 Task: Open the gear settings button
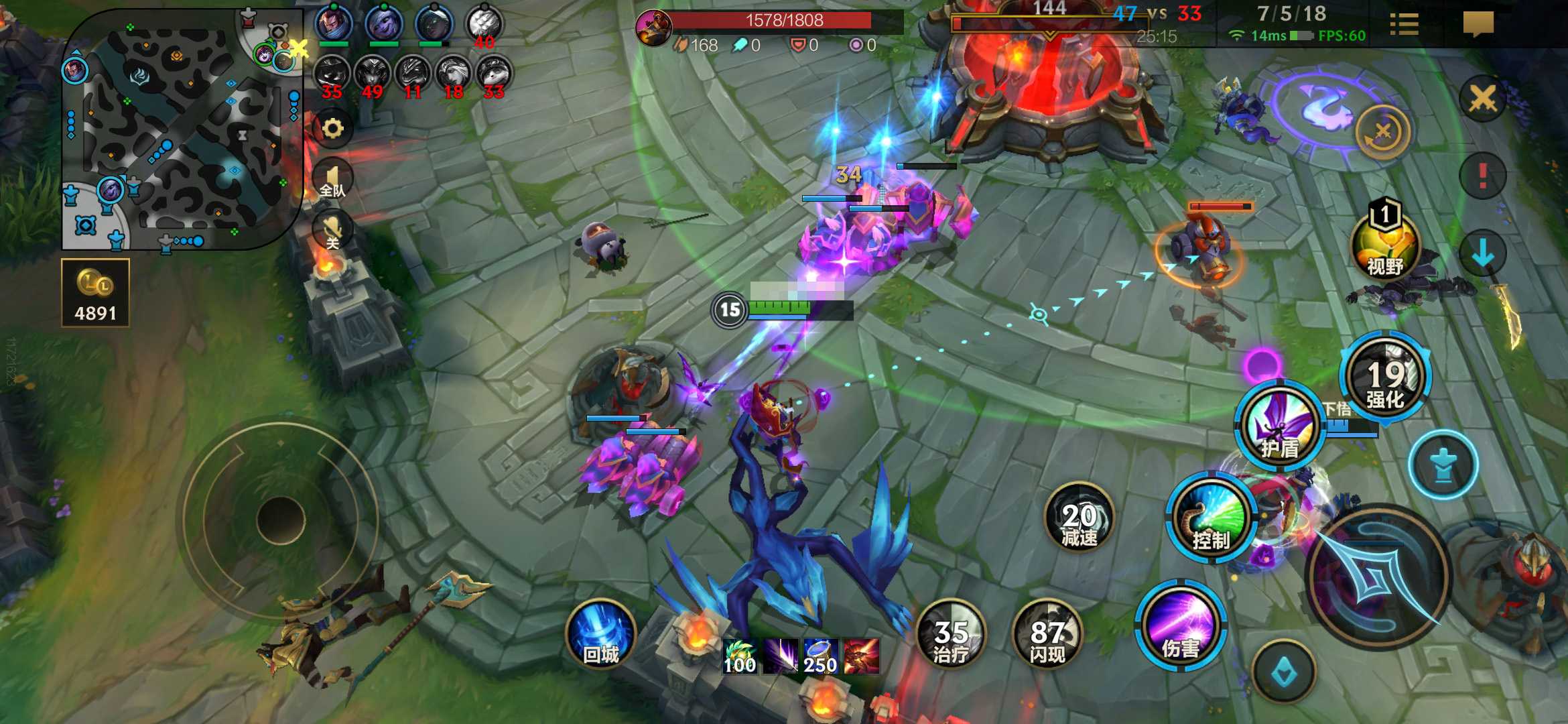point(333,128)
